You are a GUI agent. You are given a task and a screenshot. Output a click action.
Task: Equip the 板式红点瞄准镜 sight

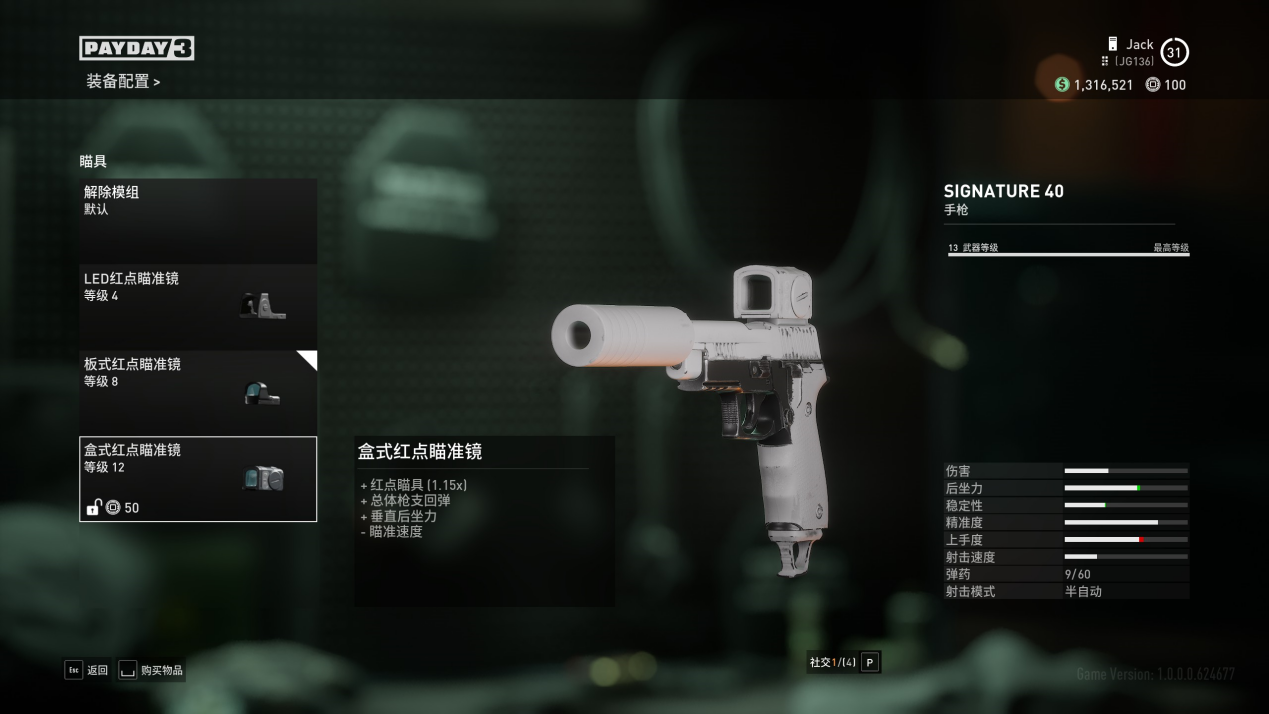(198, 392)
